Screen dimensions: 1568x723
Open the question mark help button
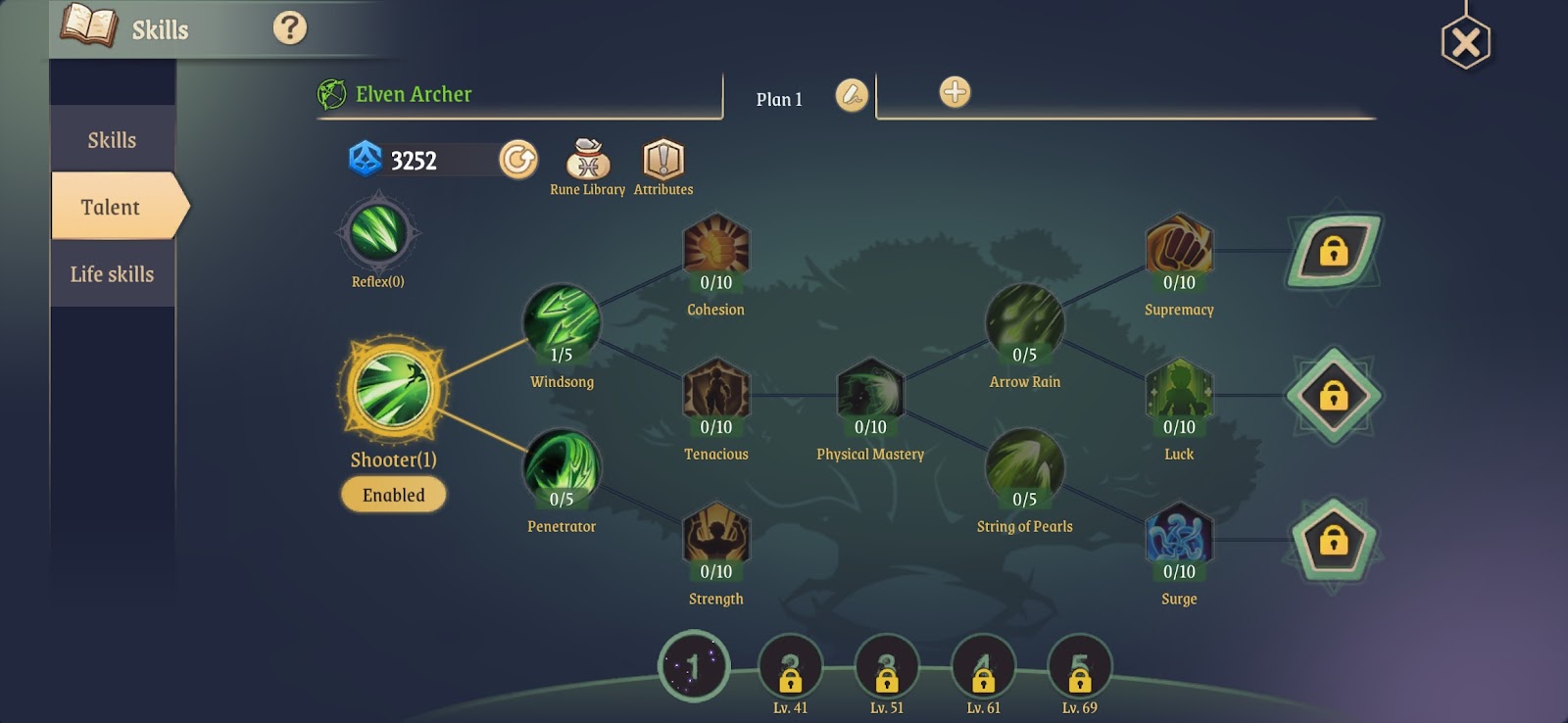(289, 28)
